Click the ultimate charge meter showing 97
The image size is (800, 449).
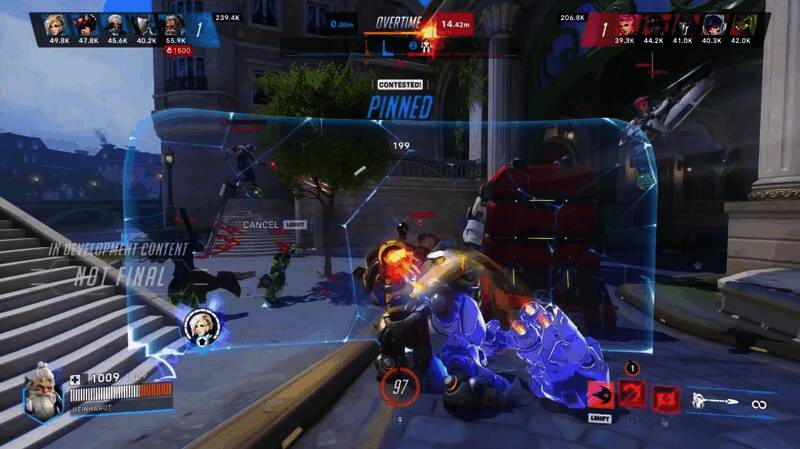[399, 385]
